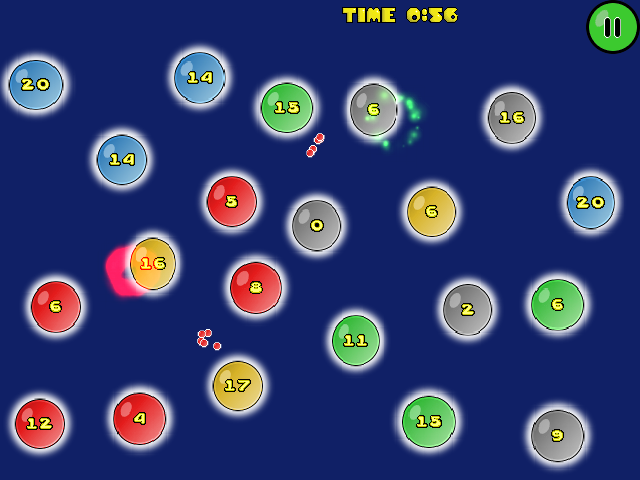Click the gray bubble numbered 9
Image resolution: width=640 pixels, height=480 pixels.
point(557,435)
